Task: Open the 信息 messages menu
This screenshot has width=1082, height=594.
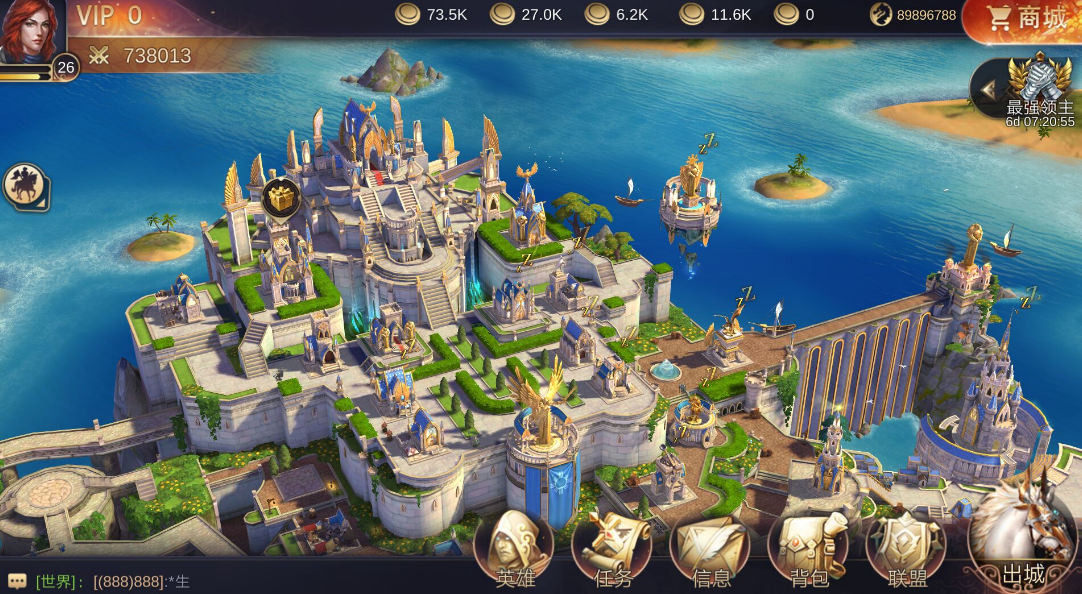Action: [x=710, y=548]
